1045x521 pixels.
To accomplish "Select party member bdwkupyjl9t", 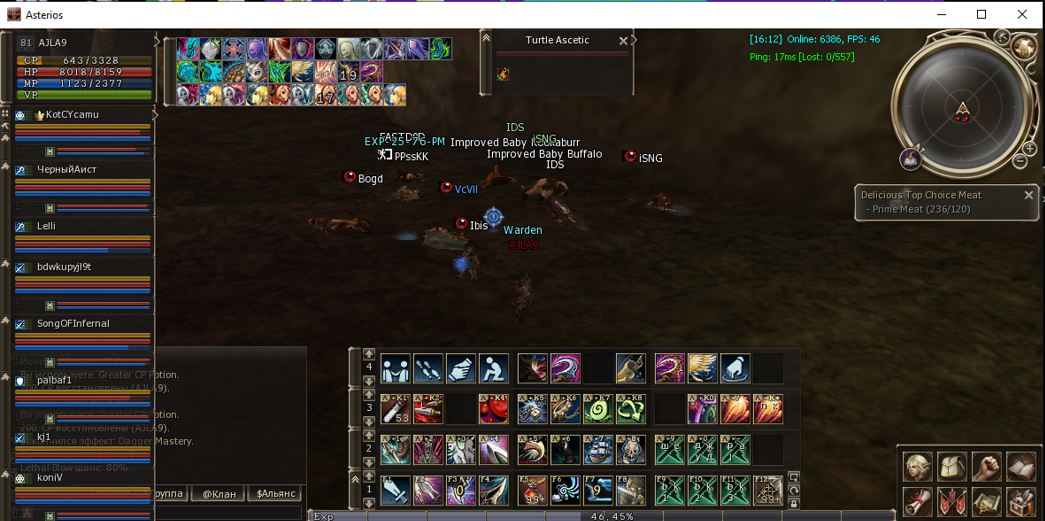I will (x=64, y=267).
